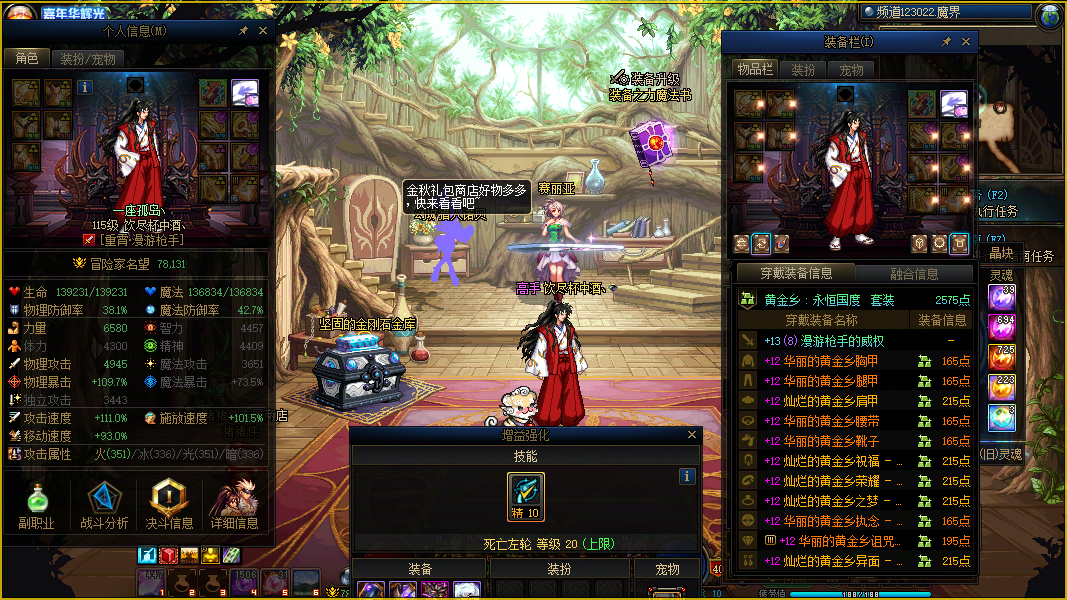This screenshot has height=600, width=1067.
Task: Click the info icon in character panel
Action: point(85,87)
